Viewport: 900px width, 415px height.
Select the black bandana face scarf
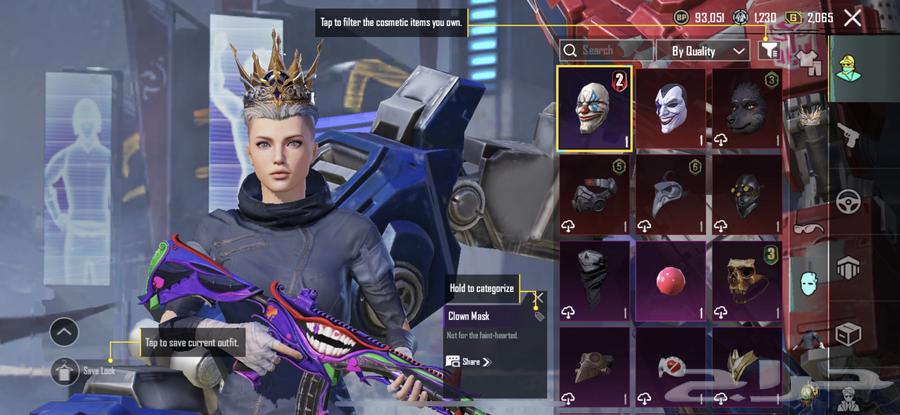click(x=594, y=280)
